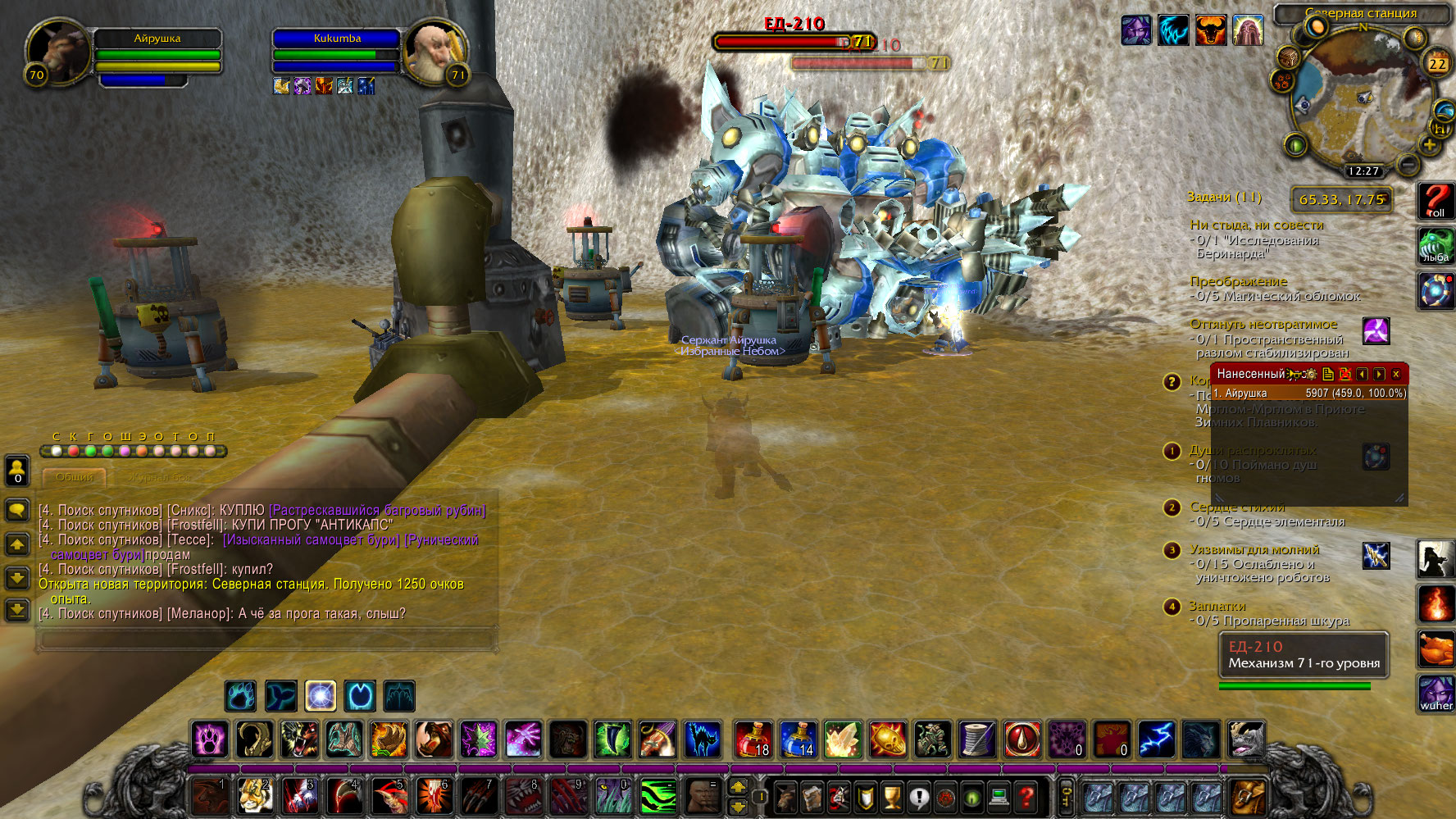Click the red question mark roll macro
The width and height of the screenshot is (1456, 819).
(1436, 201)
